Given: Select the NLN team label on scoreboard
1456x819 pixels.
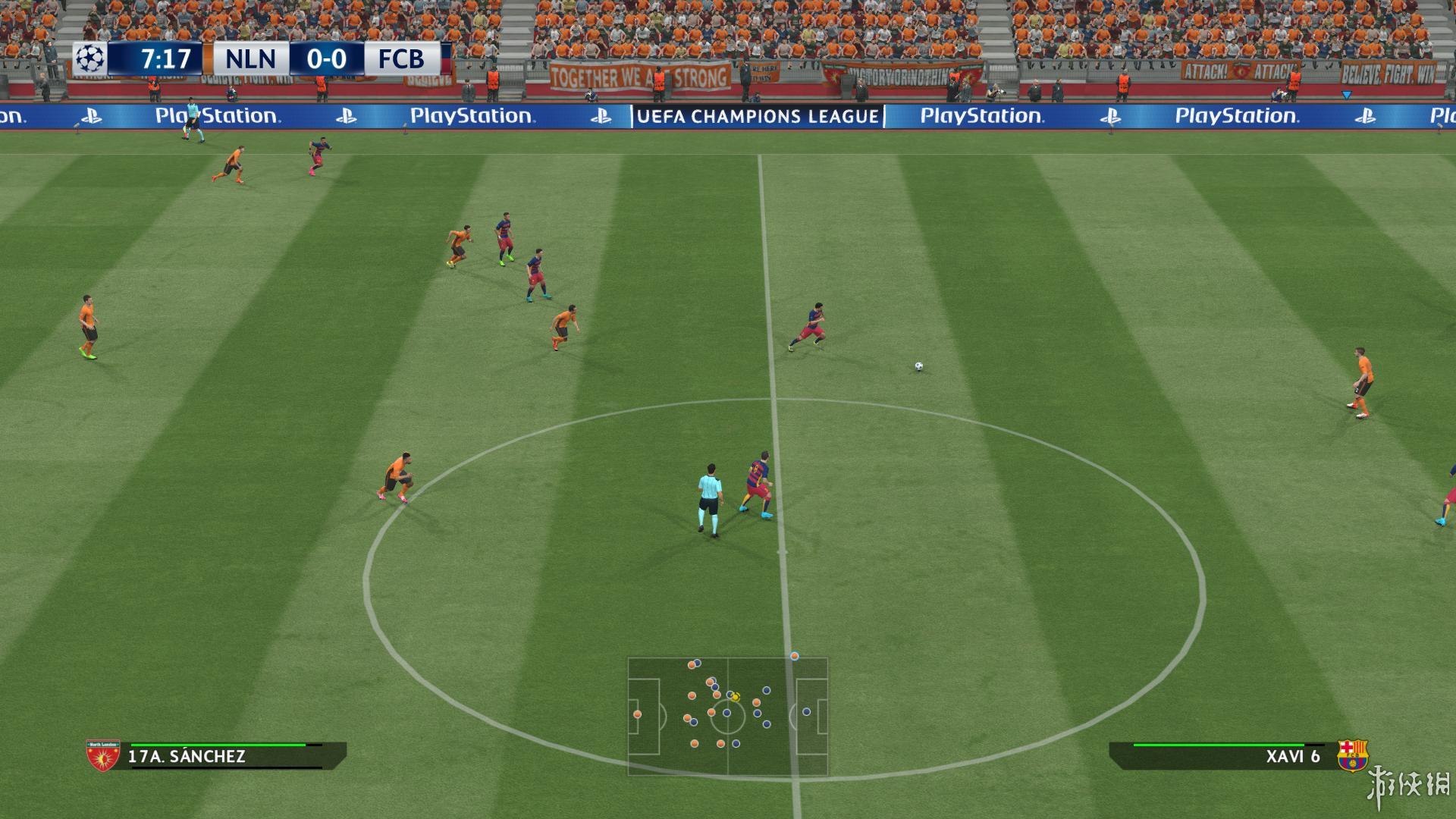Looking at the screenshot, I should [250, 58].
